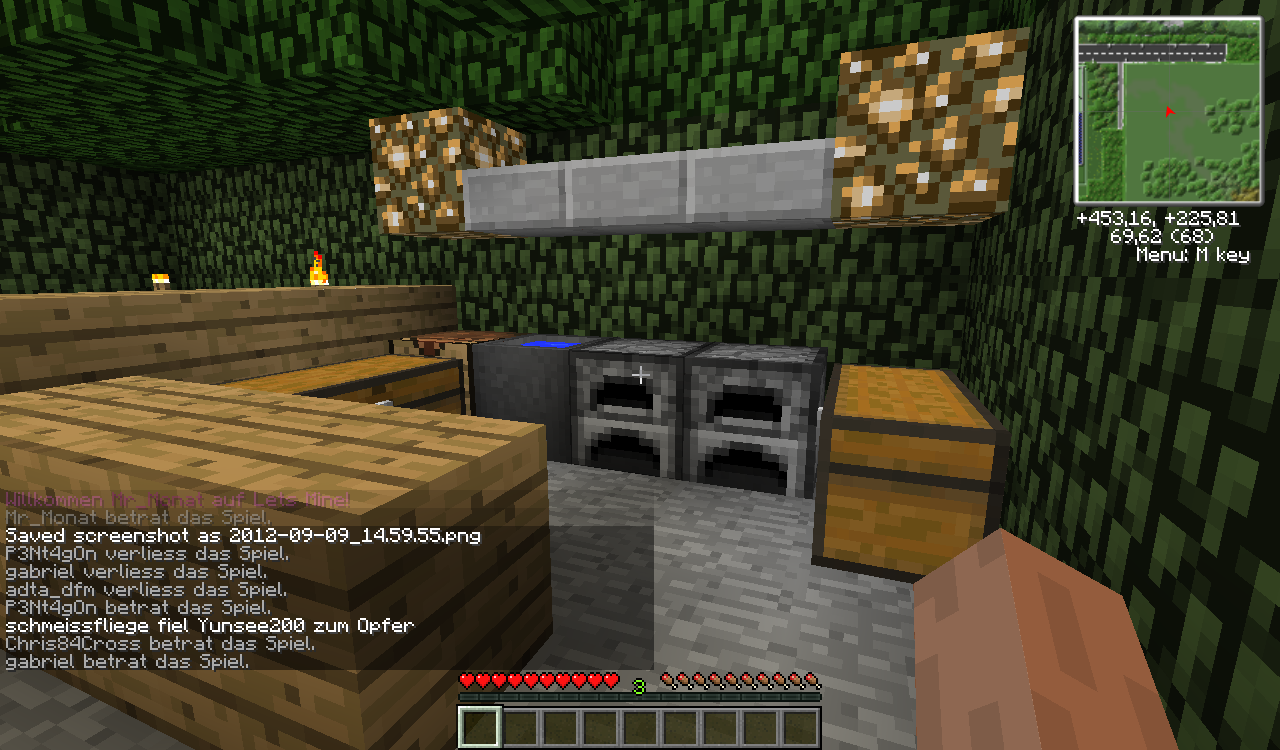The height and width of the screenshot is (750, 1280).
Task: Click the red player arrow on the minimap
Action: pyautogui.click(x=1168, y=112)
